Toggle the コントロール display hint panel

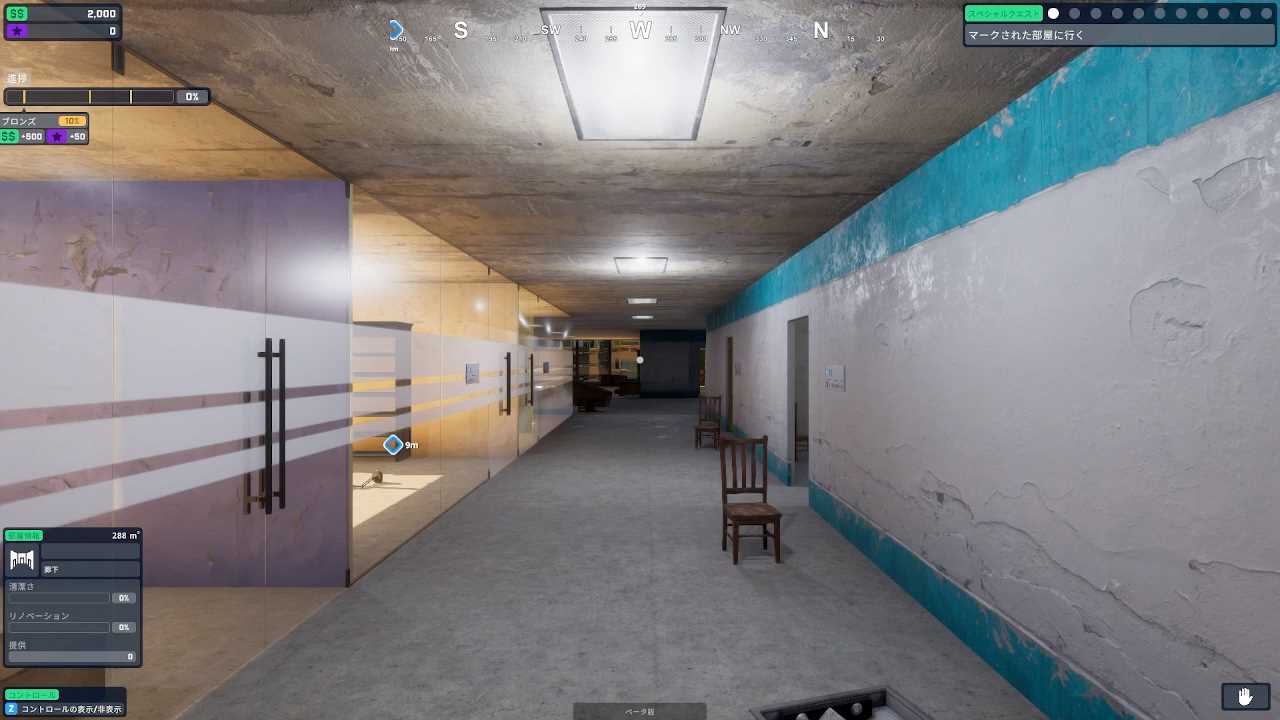(x=65, y=702)
